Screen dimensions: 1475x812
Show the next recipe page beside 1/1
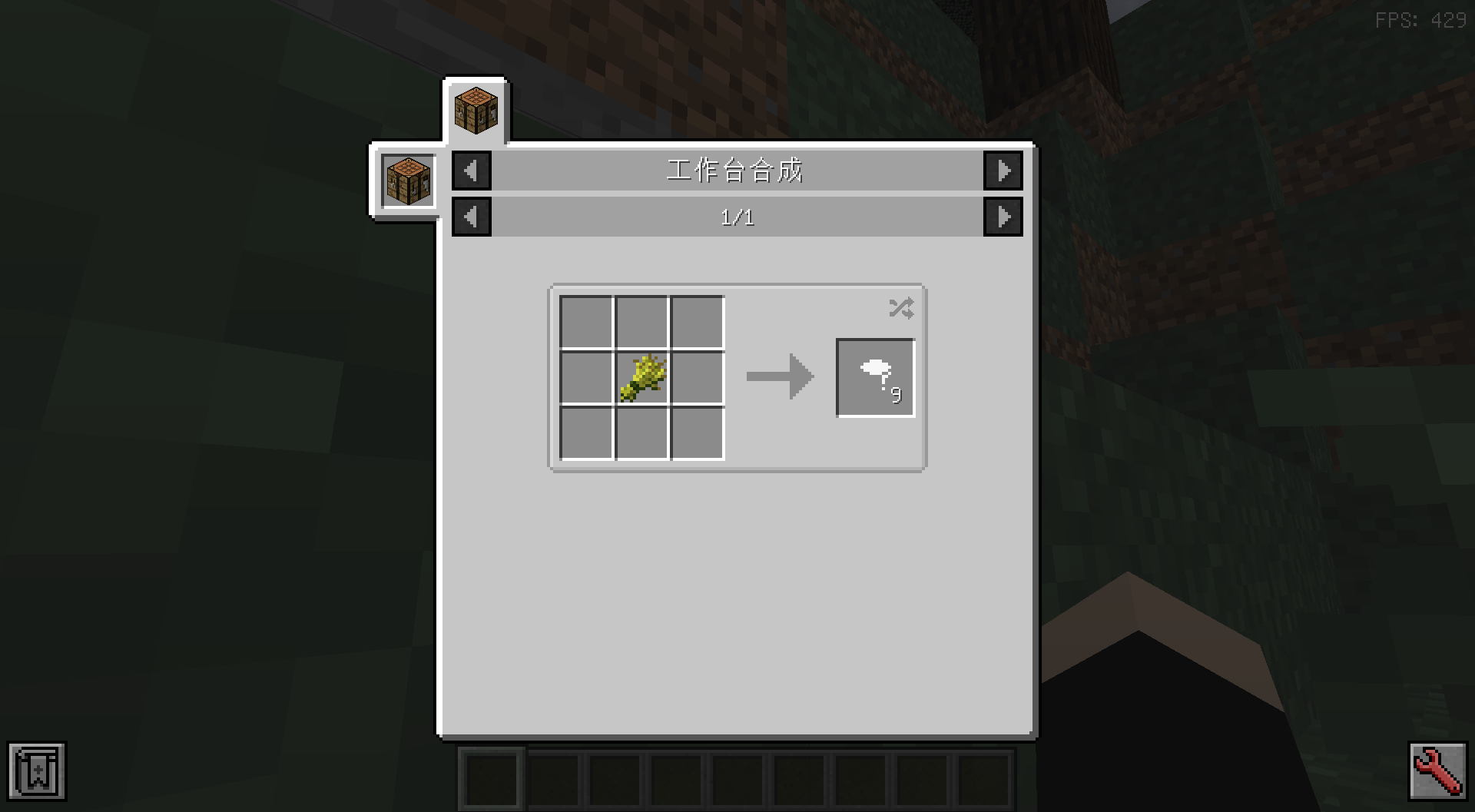(1003, 217)
